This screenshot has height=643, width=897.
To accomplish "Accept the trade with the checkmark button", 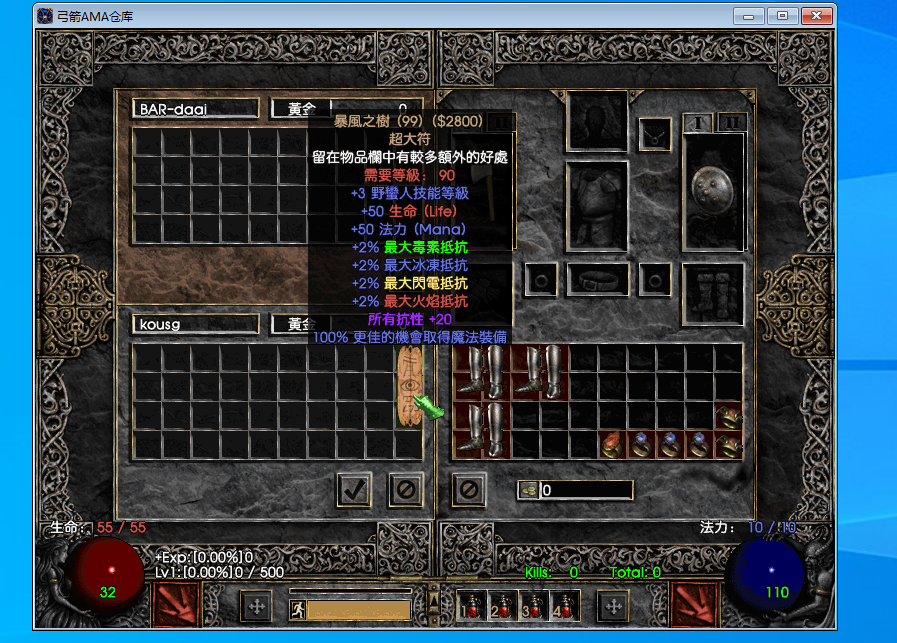I will [354, 490].
